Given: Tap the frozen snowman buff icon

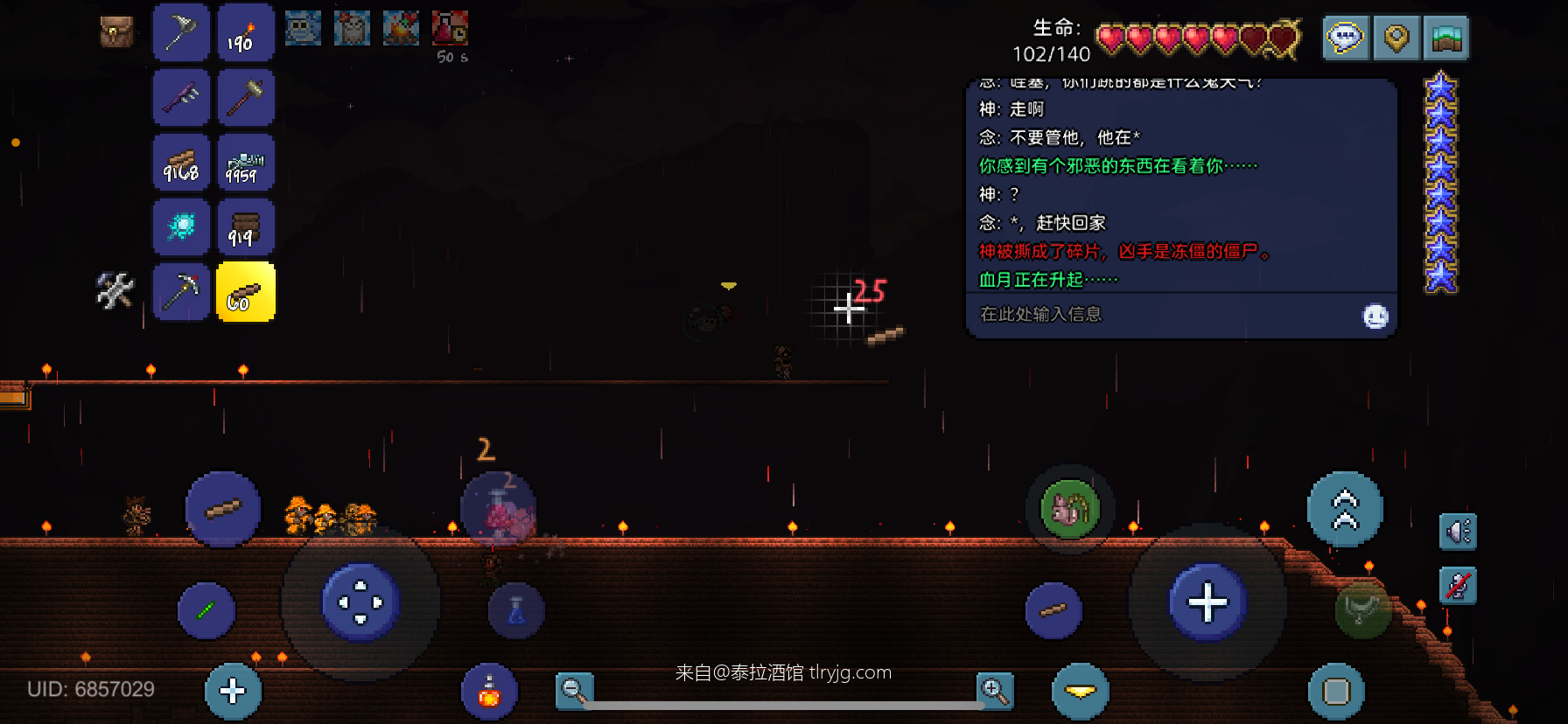Looking at the screenshot, I should pos(303,27).
